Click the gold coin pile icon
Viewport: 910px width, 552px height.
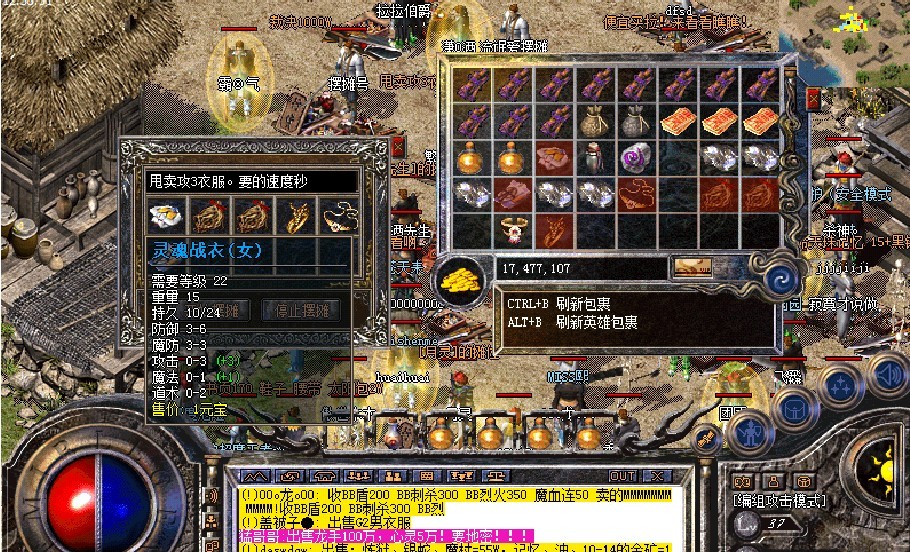click(x=463, y=274)
